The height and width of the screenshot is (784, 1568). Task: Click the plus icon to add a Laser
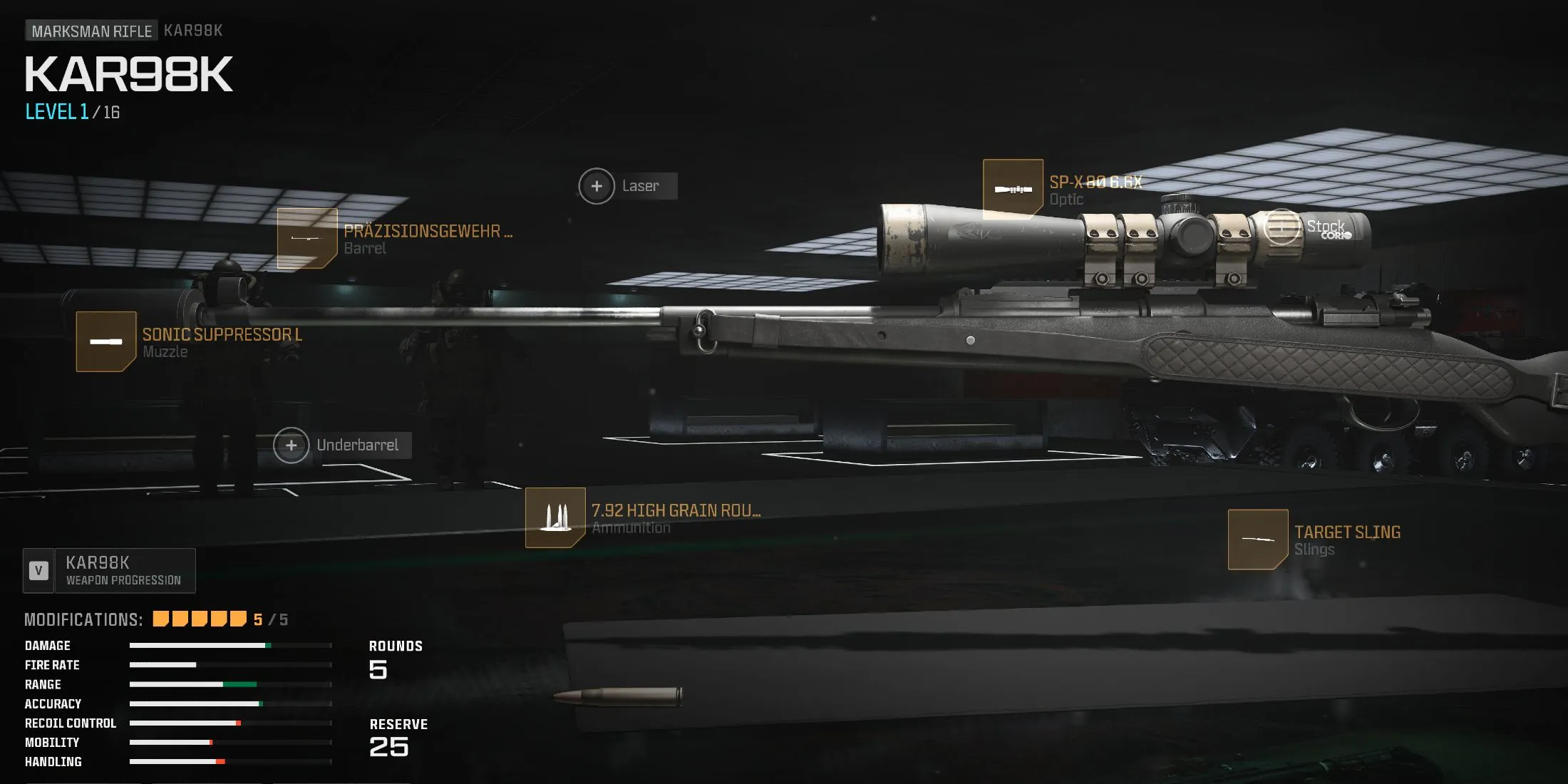pos(597,185)
